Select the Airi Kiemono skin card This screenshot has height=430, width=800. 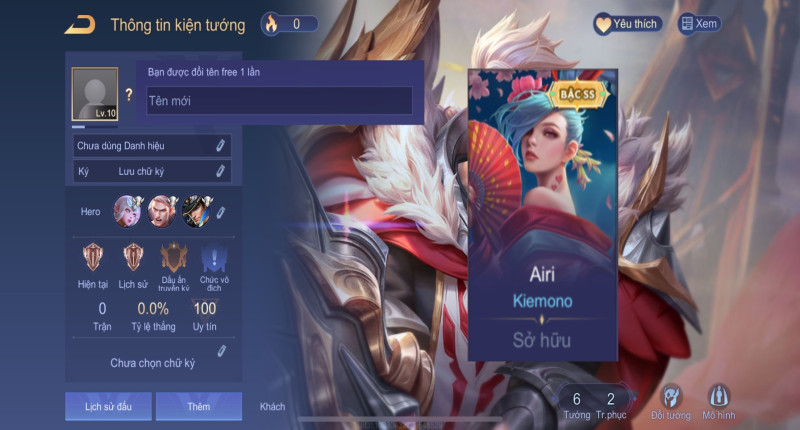pos(543,215)
